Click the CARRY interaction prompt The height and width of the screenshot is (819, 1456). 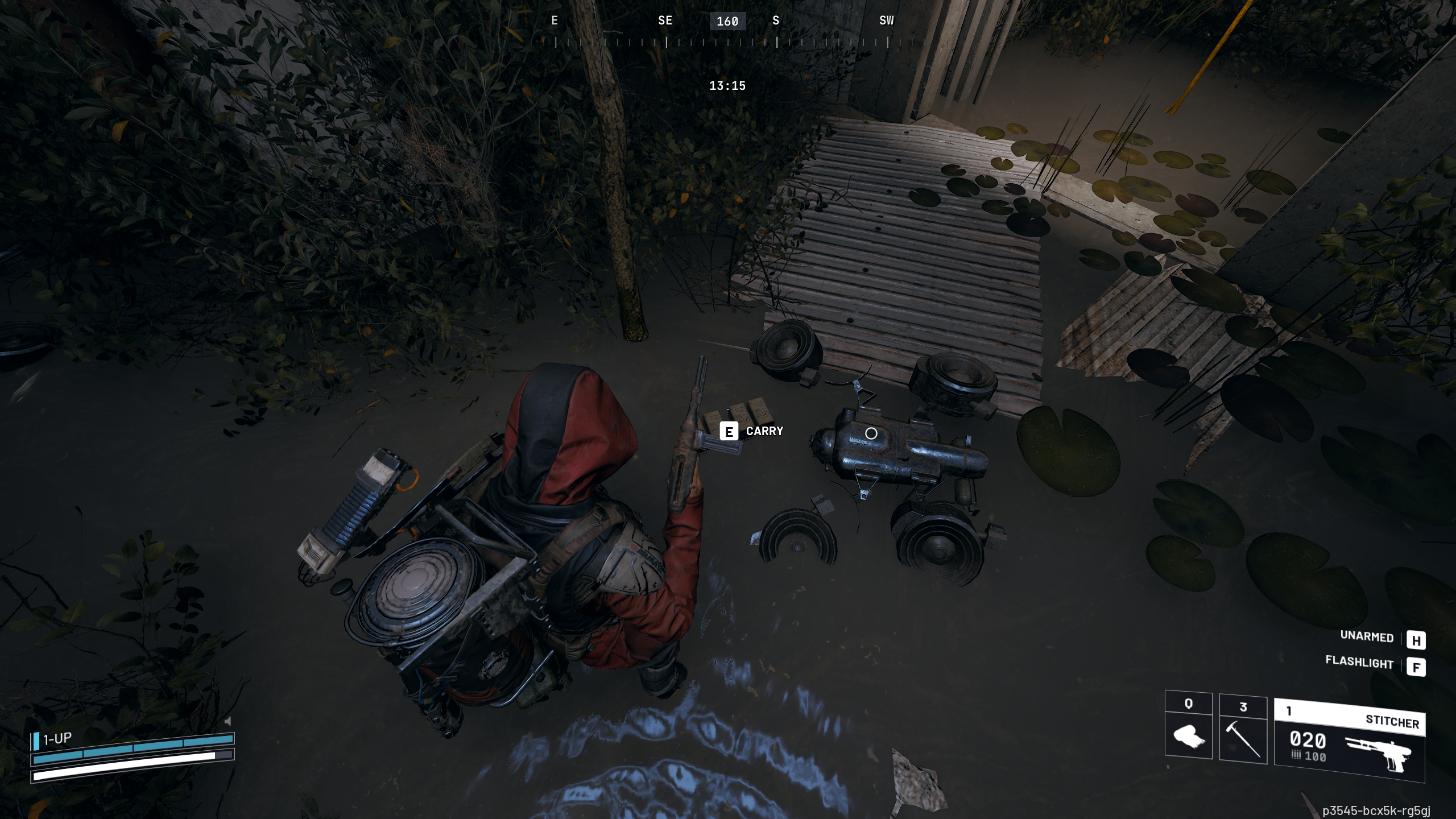coord(764,432)
